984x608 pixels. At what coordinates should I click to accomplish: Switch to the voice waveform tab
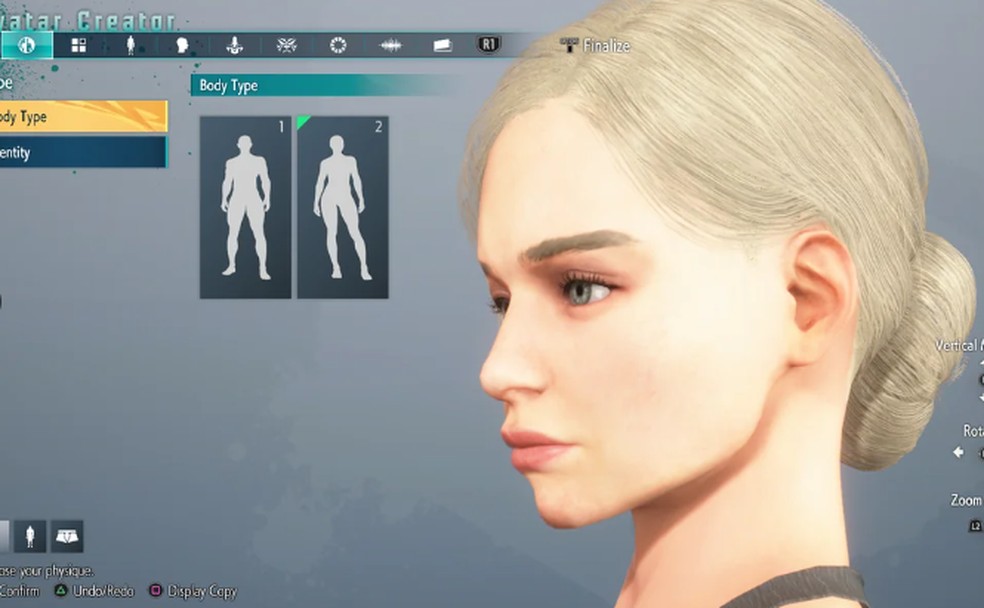390,45
